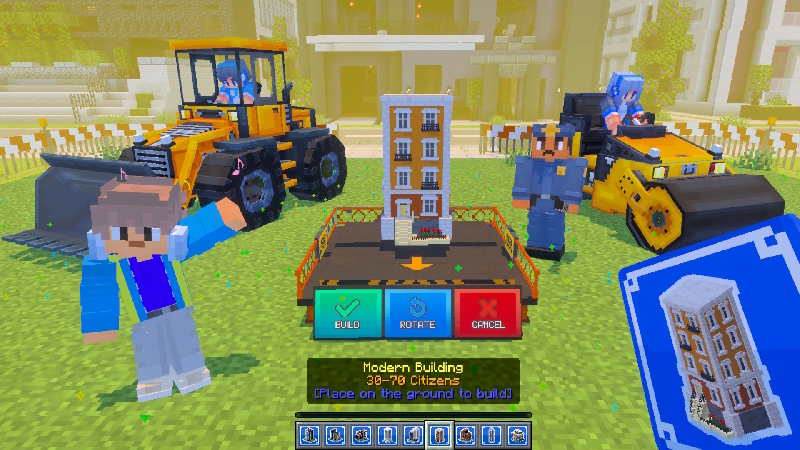This screenshot has width=800, height=450.
Task: Confirm placement with the green Build button
Action: click(347, 312)
